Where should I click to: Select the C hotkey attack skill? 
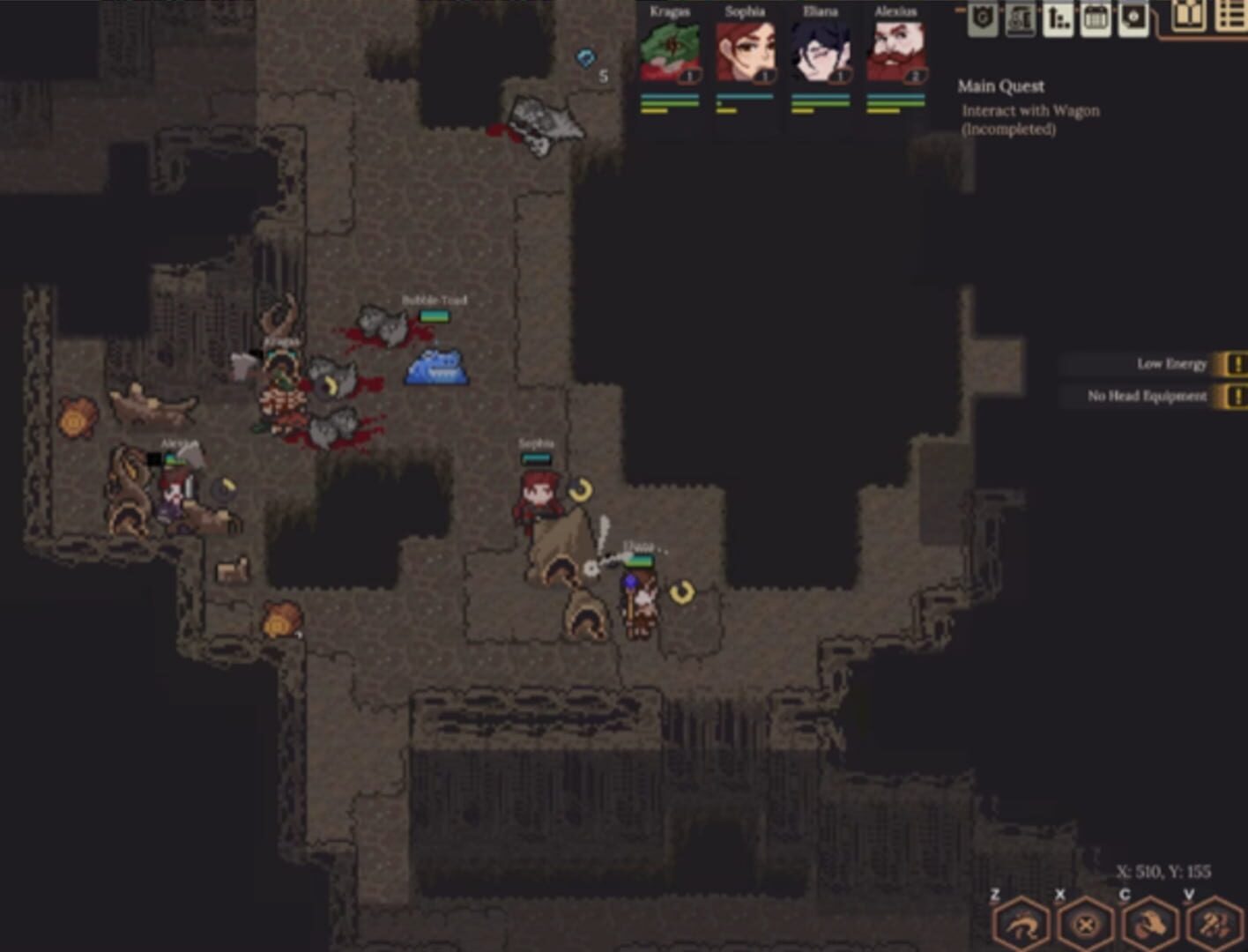pos(1150,926)
